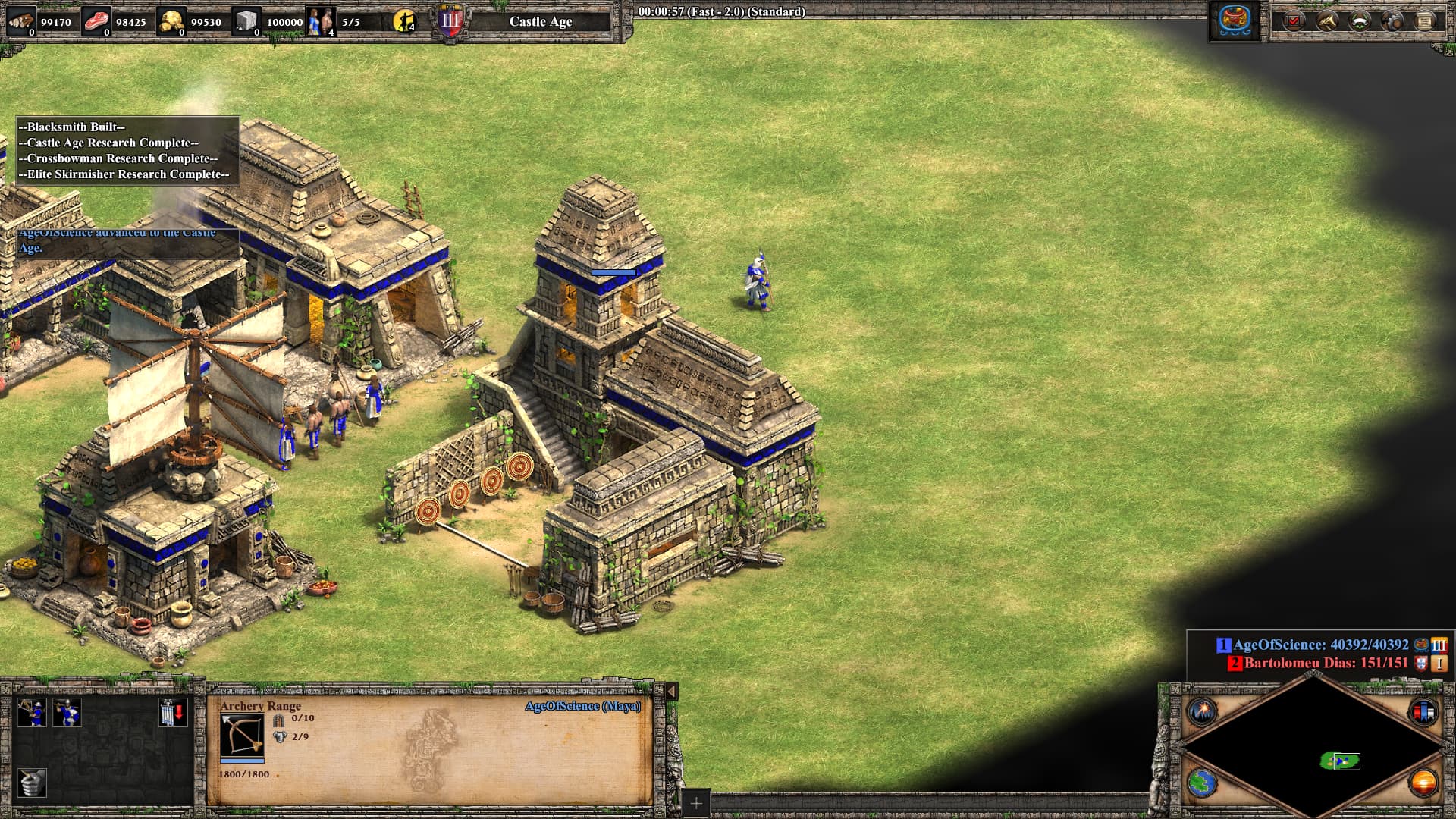Screen dimensions: 1456x819
Task: Train a skirmisher unit
Action: [x=67, y=713]
